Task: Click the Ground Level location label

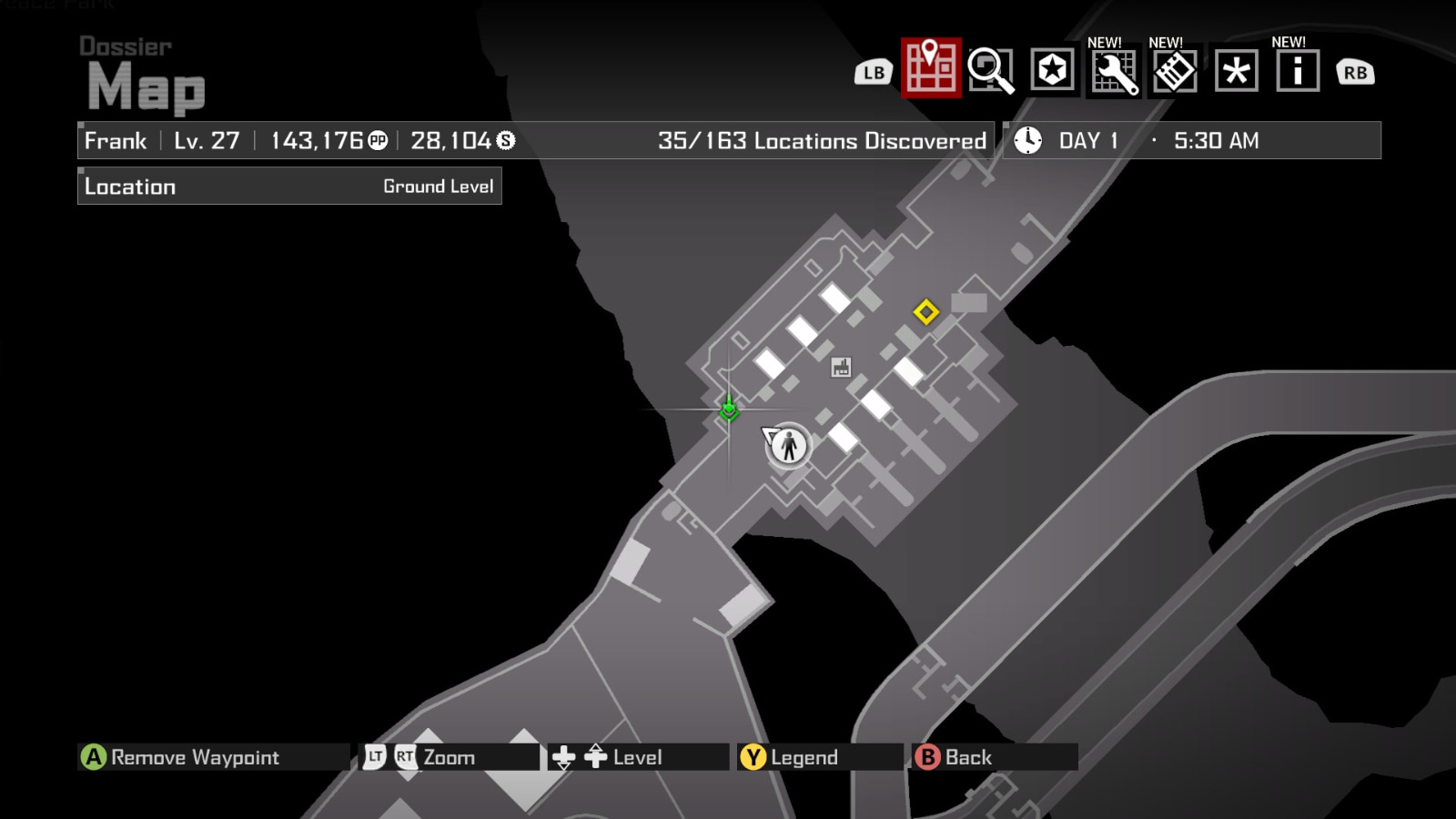Action: [x=439, y=186]
